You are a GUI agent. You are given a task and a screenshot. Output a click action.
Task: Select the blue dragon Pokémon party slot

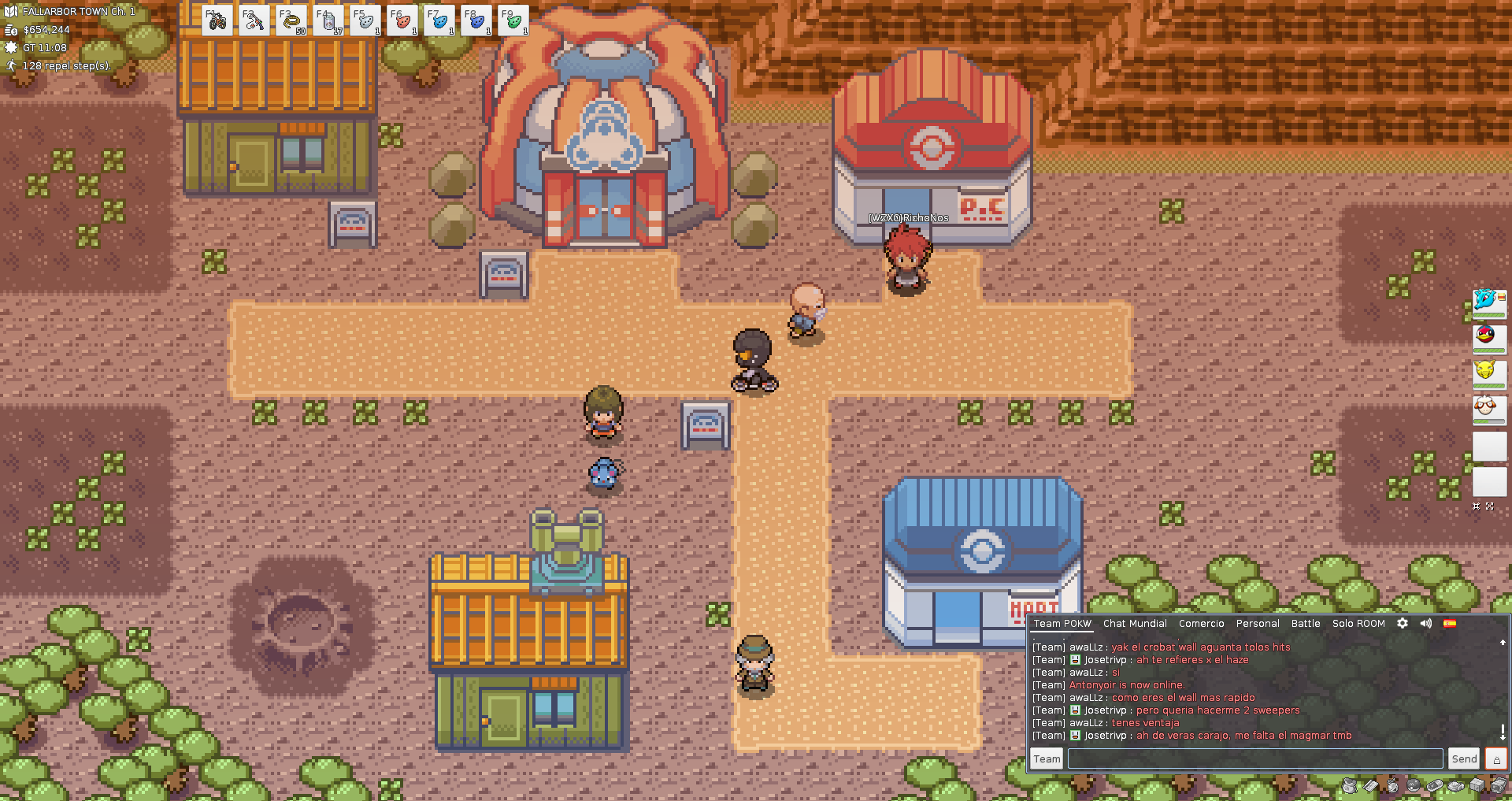(1488, 302)
